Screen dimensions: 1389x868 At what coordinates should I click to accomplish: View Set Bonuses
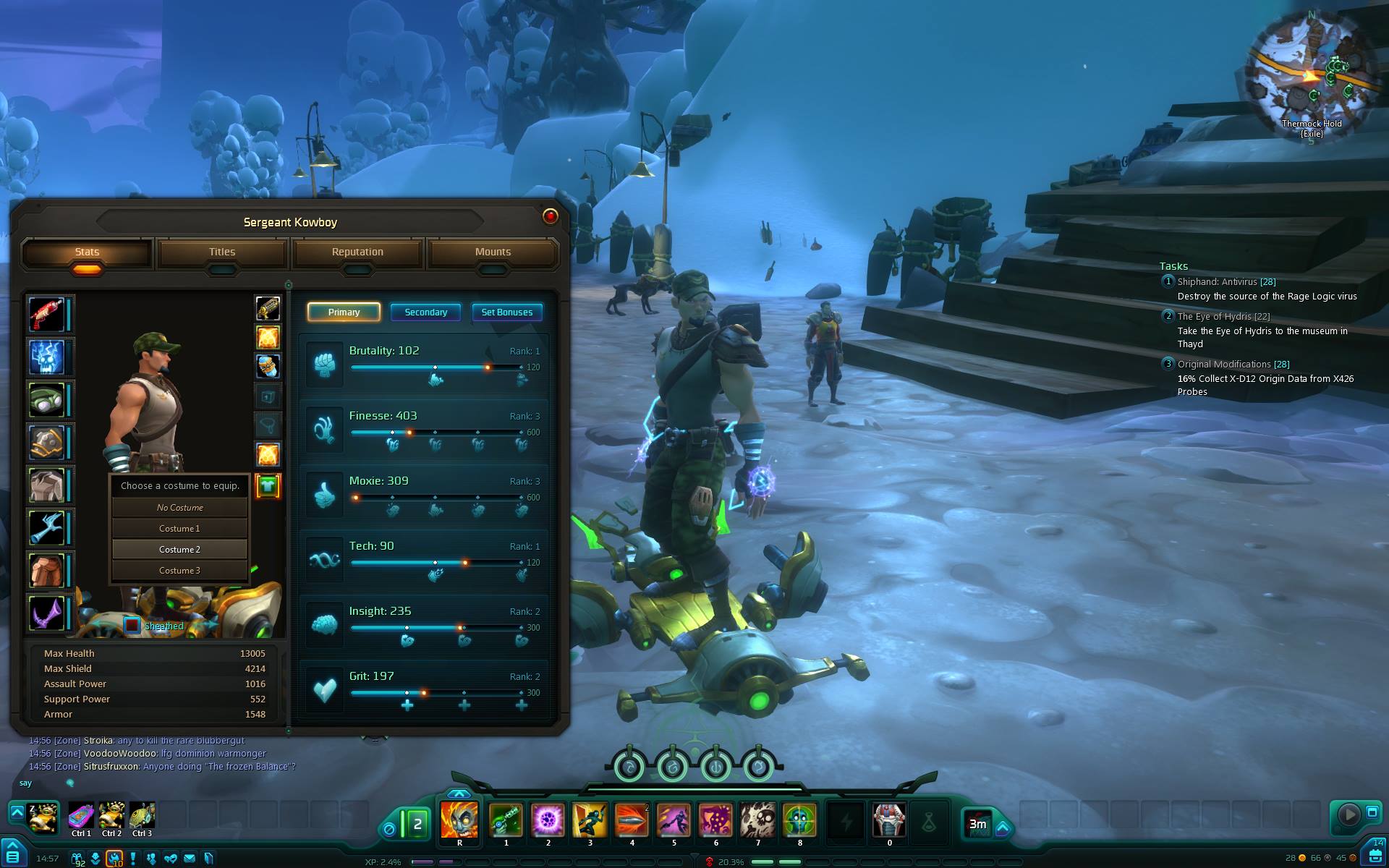[506, 312]
